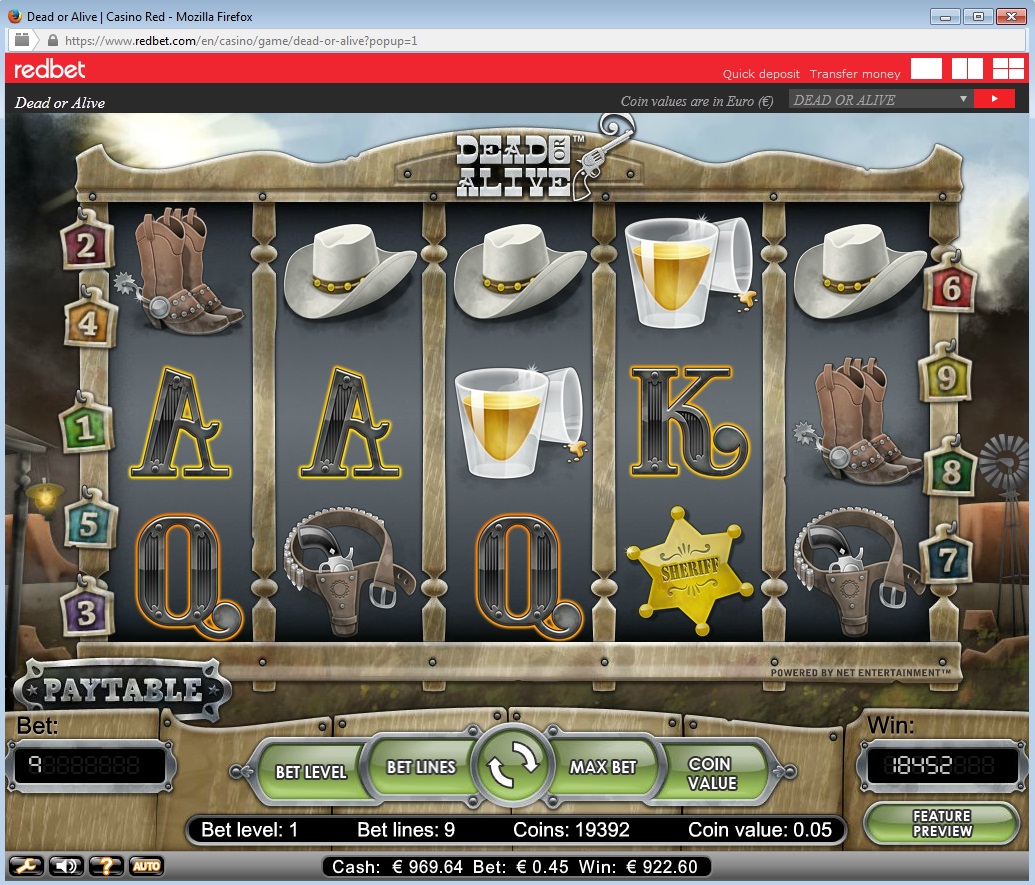Open the Quick deposit link

[761, 74]
